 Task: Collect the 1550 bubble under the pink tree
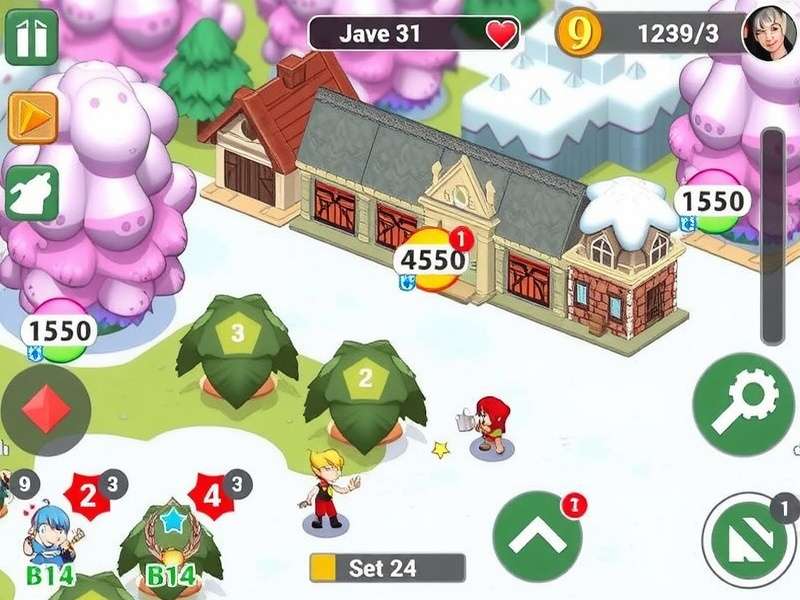coord(59,331)
